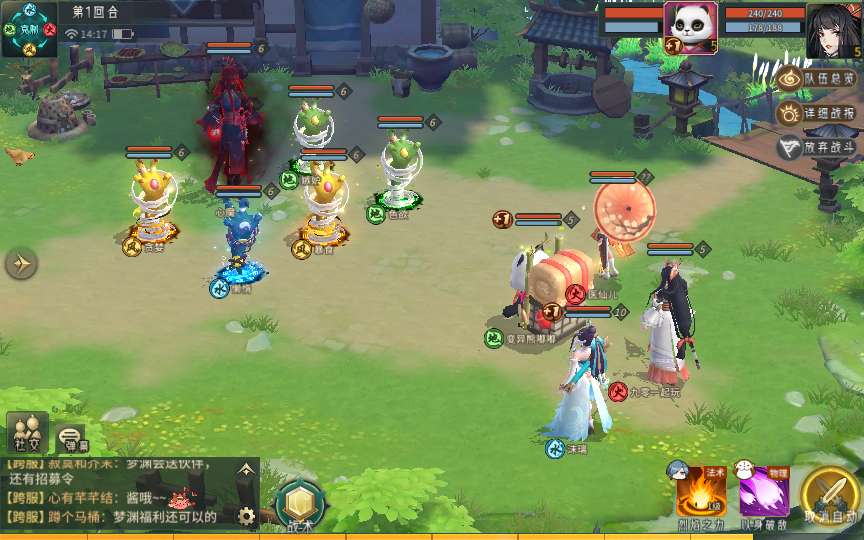Select the purple physical attack skill icon
The image size is (864, 540).
pyautogui.click(x=763, y=492)
